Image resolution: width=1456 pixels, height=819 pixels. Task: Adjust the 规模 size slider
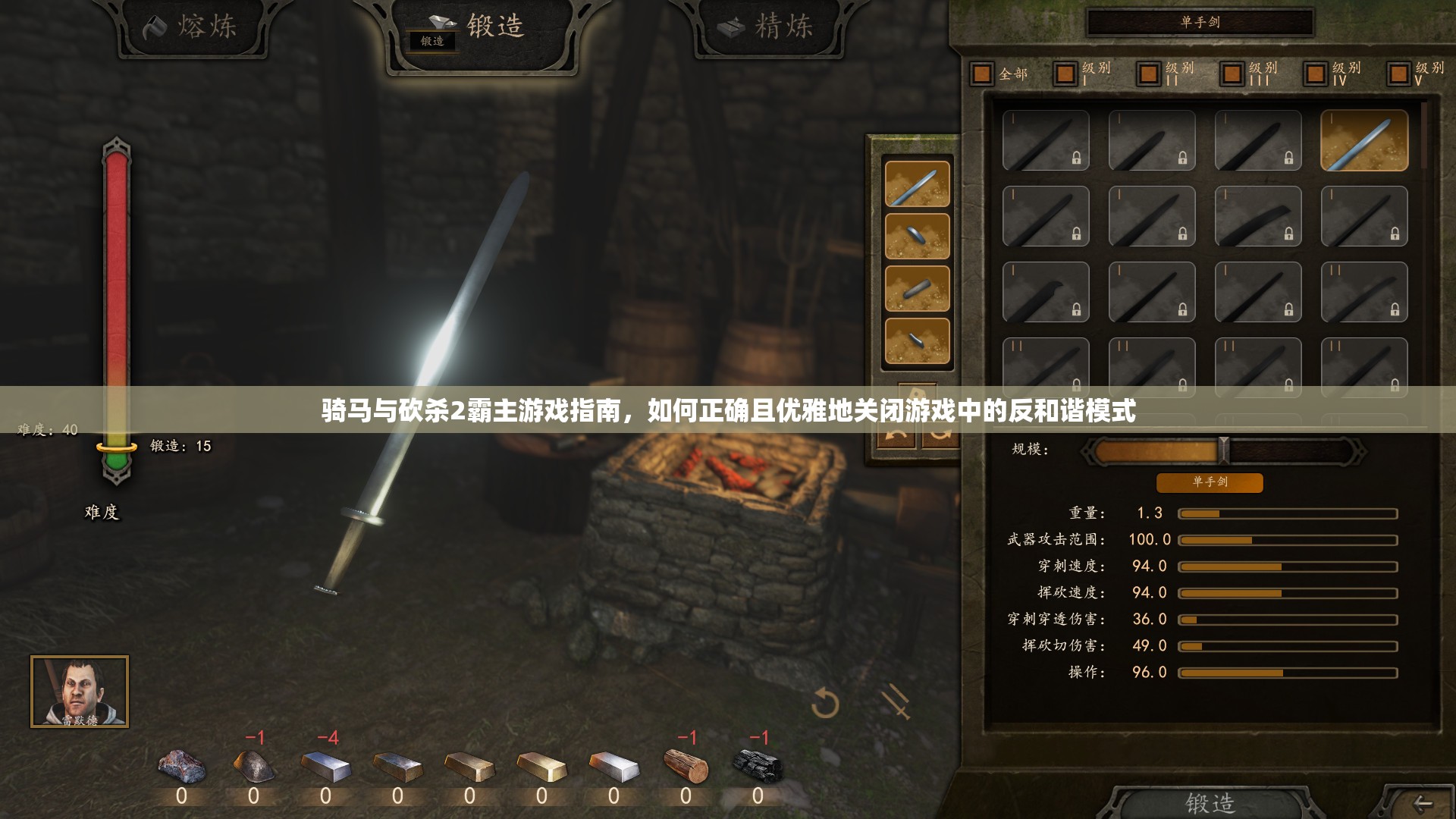click(x=1222, y=450)
